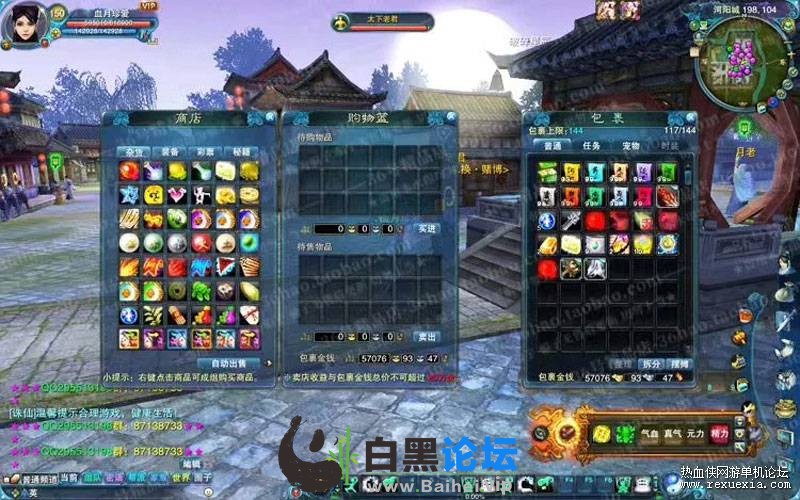The width and height of the screenshot is (800, 500).
Task: Switch to the 杂货 shop category tab
Action: point(132,151)
